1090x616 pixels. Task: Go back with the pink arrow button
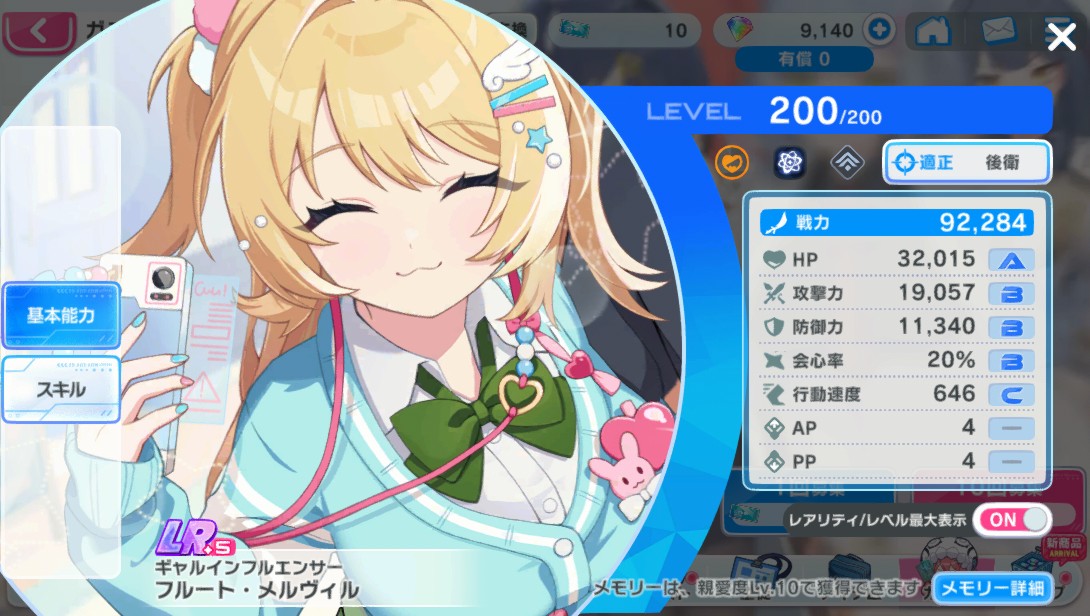[x=40, y=31]
